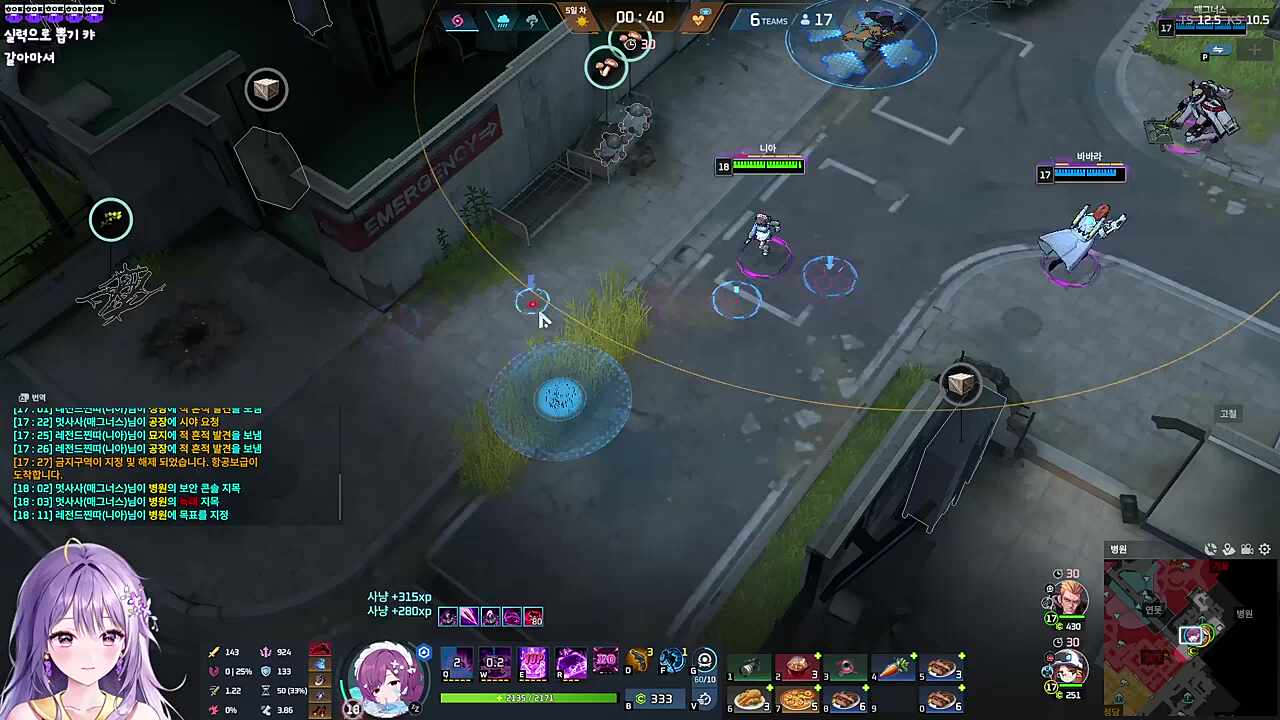This screenshot has height=720, width=1280.
Task: Cast the R ultimate ability icon
Action: point(571,662)
